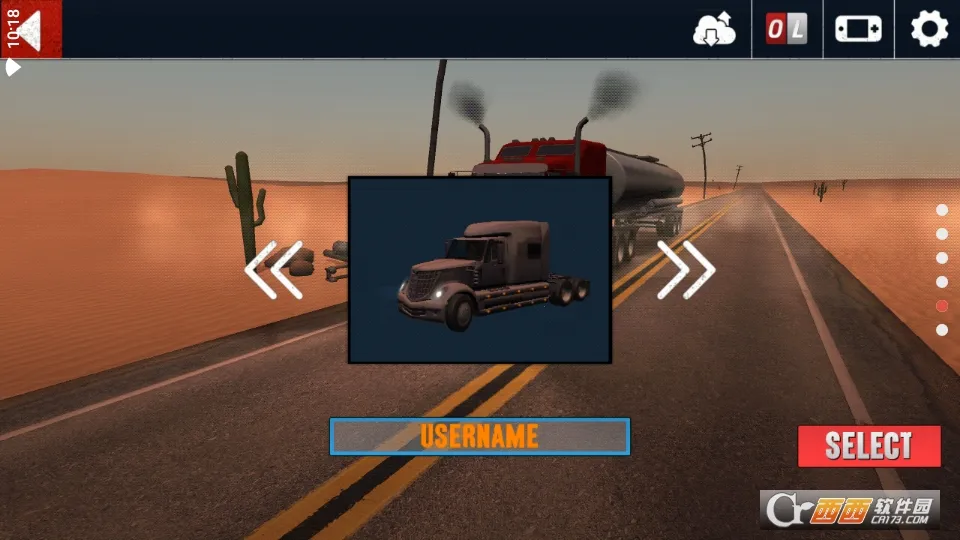Screen dimensions: 960x540
Task: Confirm truck with the red SELECT button
Action: coord(869,446)
